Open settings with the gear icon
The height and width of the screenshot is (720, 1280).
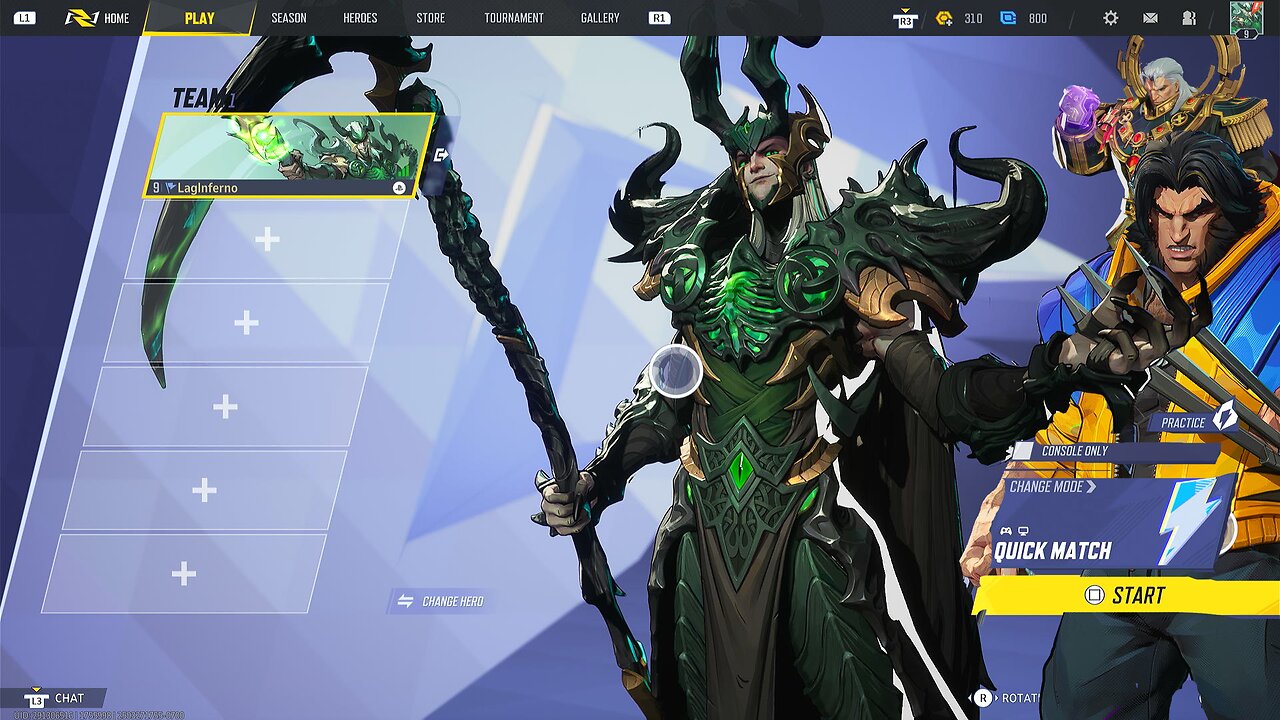tap(1111, 18)
